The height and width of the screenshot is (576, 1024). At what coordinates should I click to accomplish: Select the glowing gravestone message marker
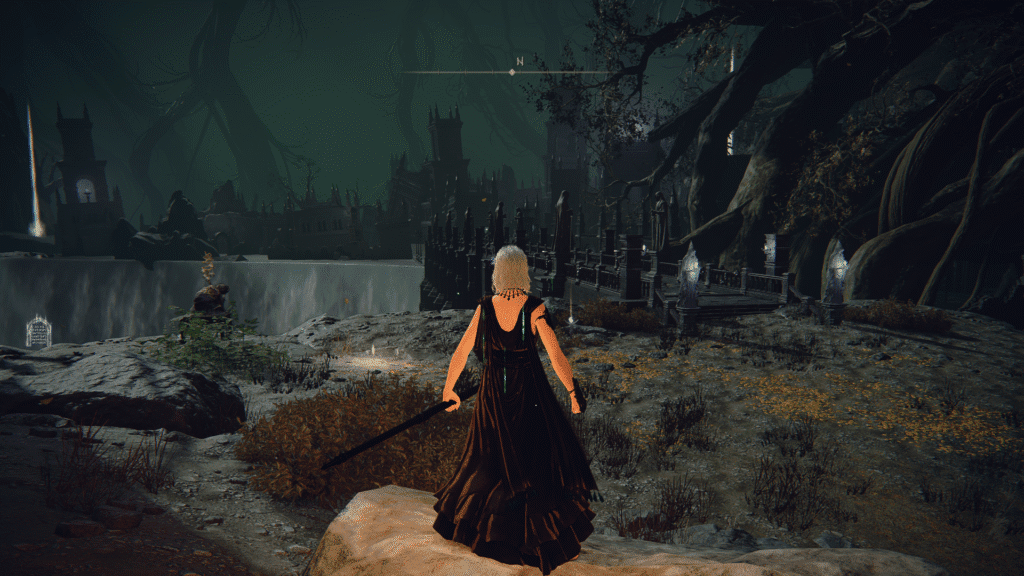click(x=38, y=332)
